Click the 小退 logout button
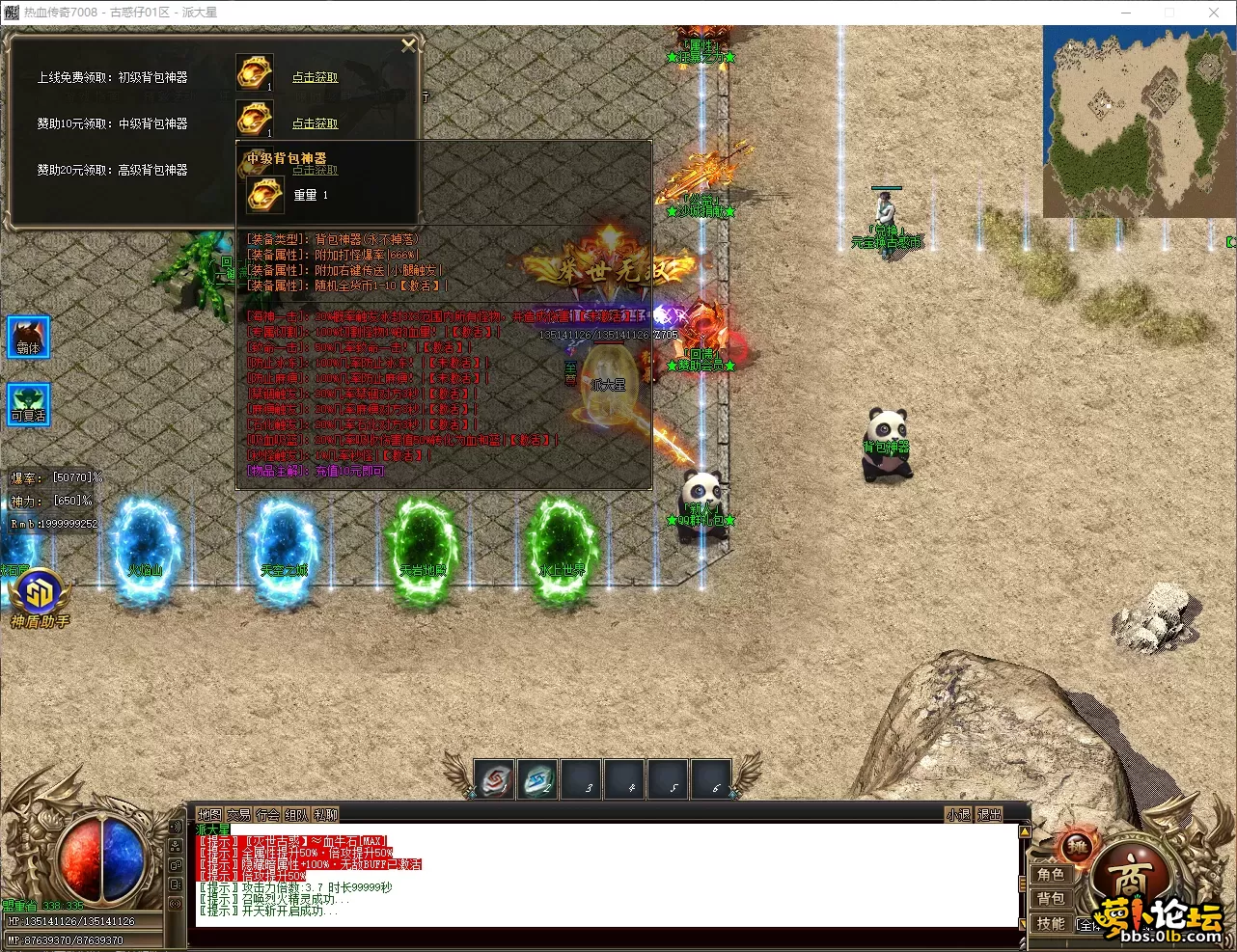Screen dimensions: 1237x952 pyautogui.click(x=958, y=815)
